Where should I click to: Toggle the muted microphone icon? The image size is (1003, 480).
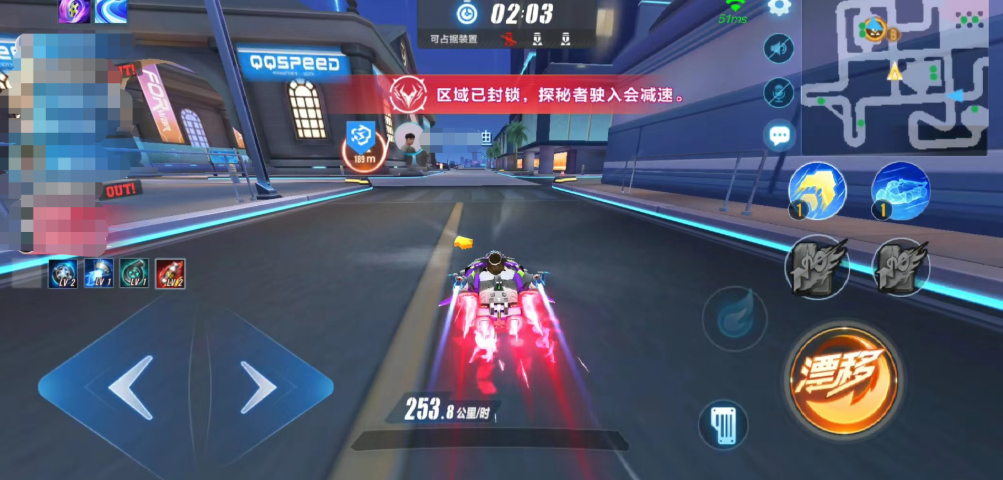pos(778,93)
